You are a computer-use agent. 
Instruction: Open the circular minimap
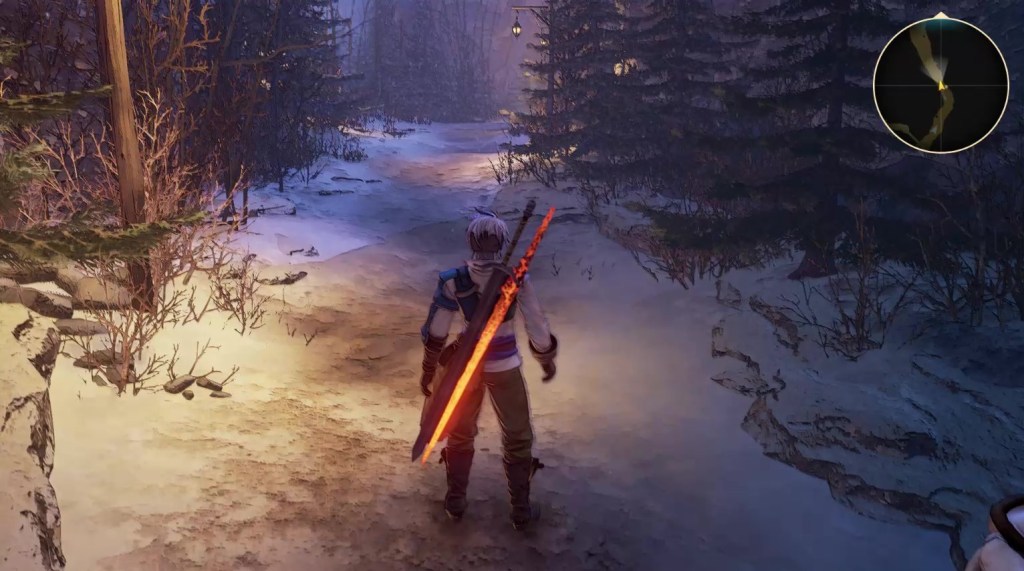click(940, 85)
